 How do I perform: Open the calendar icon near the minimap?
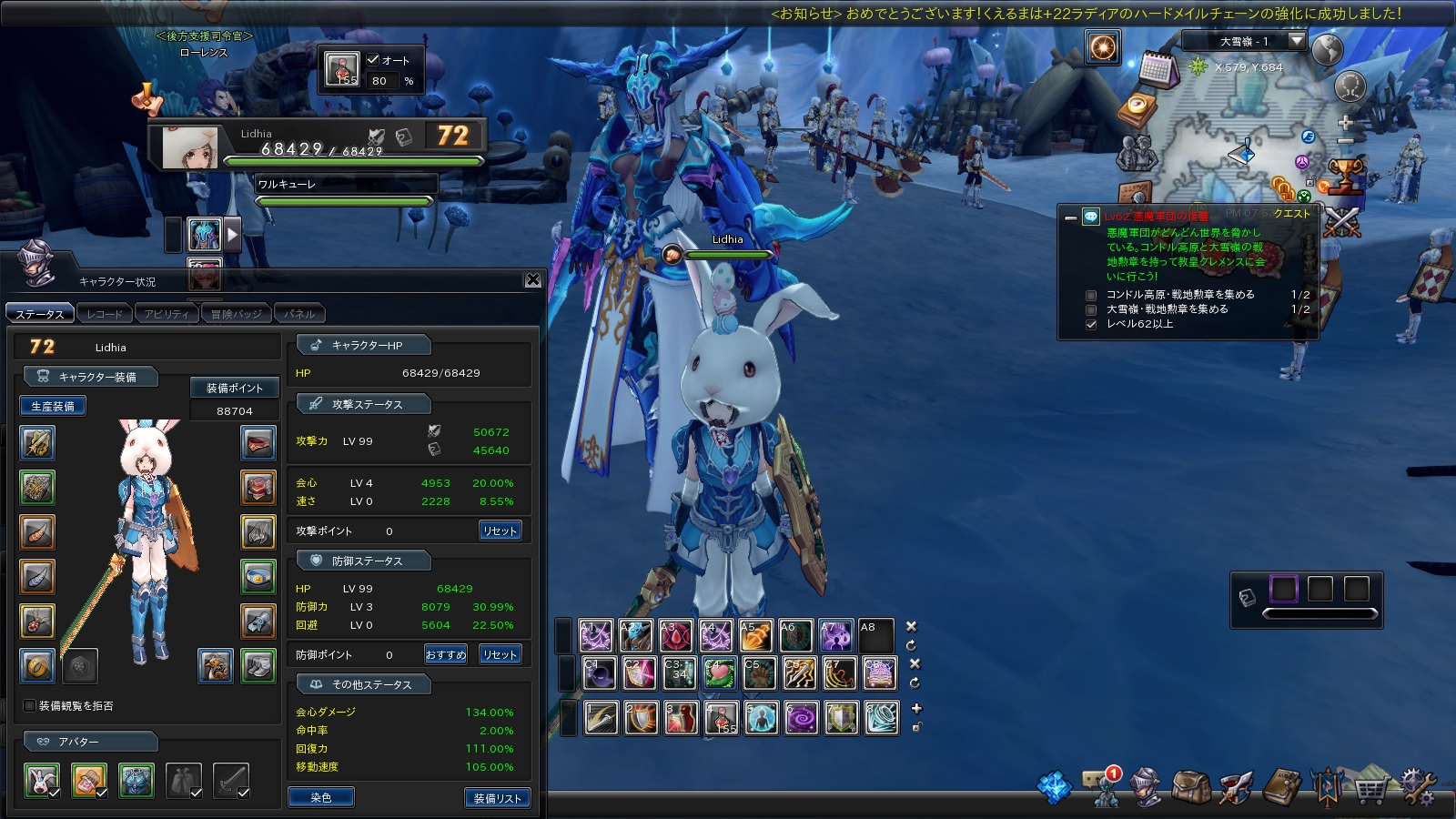coord(1158,69)
